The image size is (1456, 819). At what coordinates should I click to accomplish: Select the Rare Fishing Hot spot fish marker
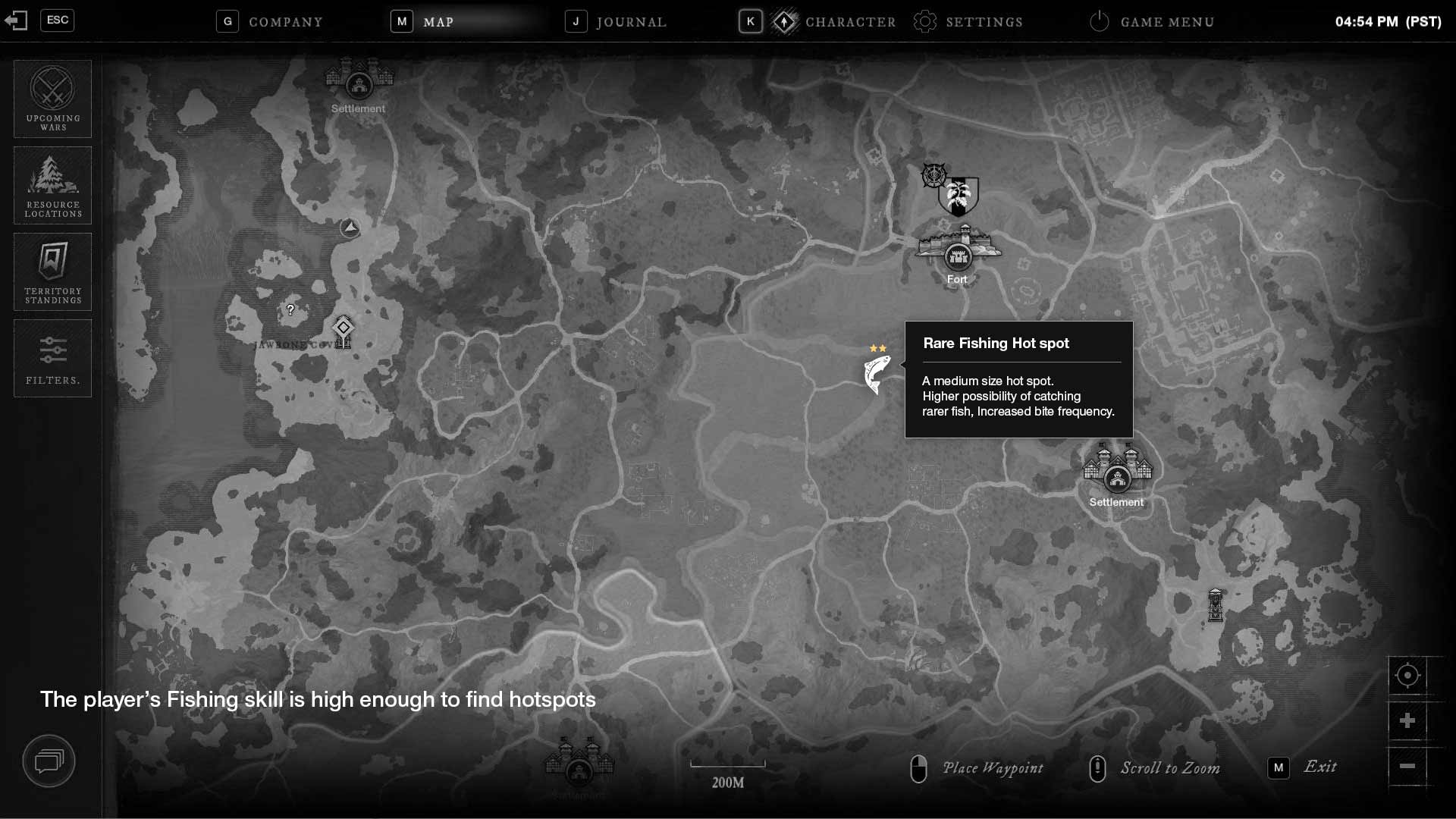(x=877, y=373)
